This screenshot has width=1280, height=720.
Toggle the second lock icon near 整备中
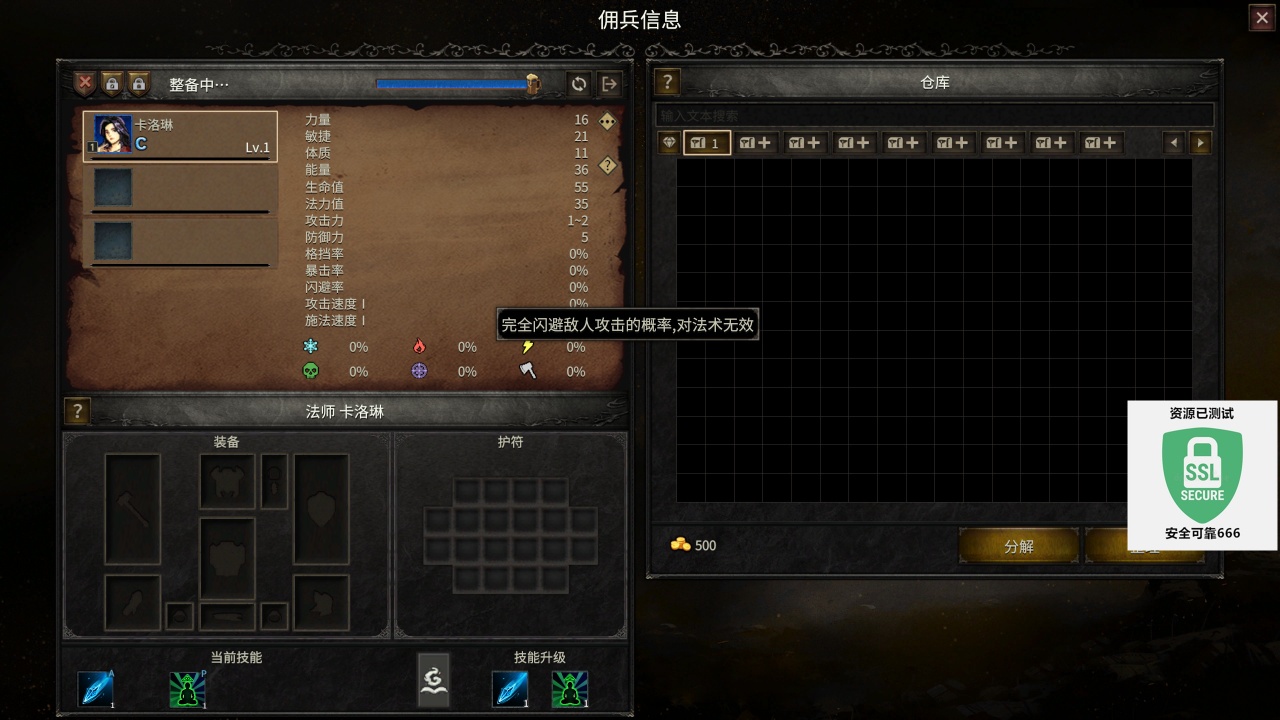point(138,84)
